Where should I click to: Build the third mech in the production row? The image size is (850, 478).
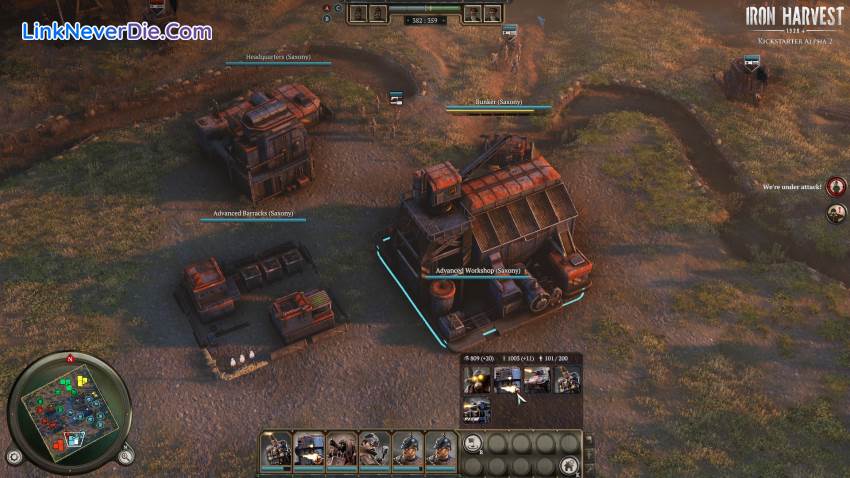[537, 380]
